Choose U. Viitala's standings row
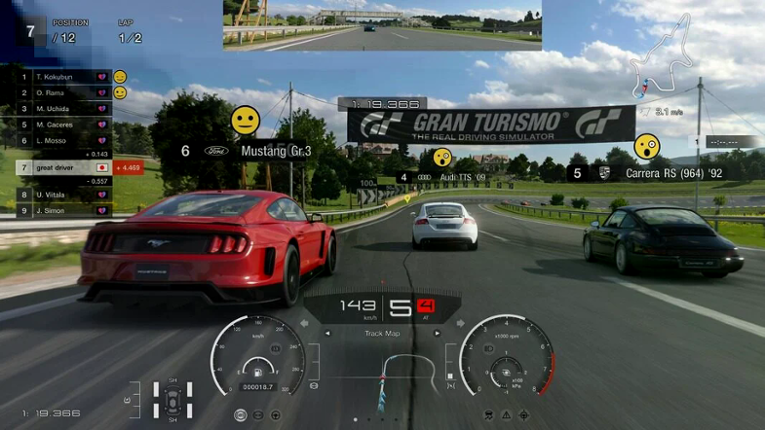Image resolution: width=765 pixels, height=430 pixels. pos(62,195)
